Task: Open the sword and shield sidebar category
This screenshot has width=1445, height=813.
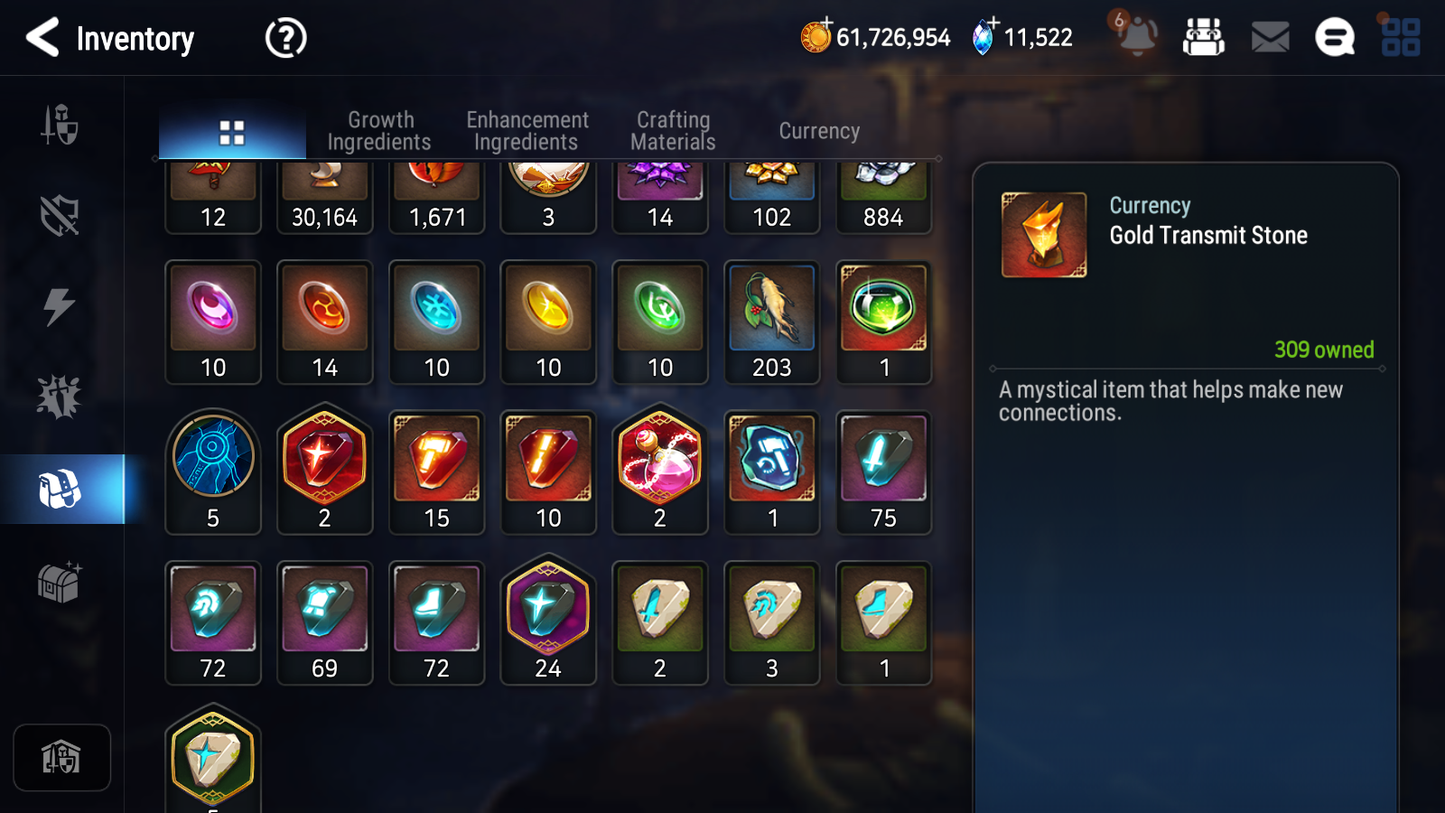Action: click(60, 125)
